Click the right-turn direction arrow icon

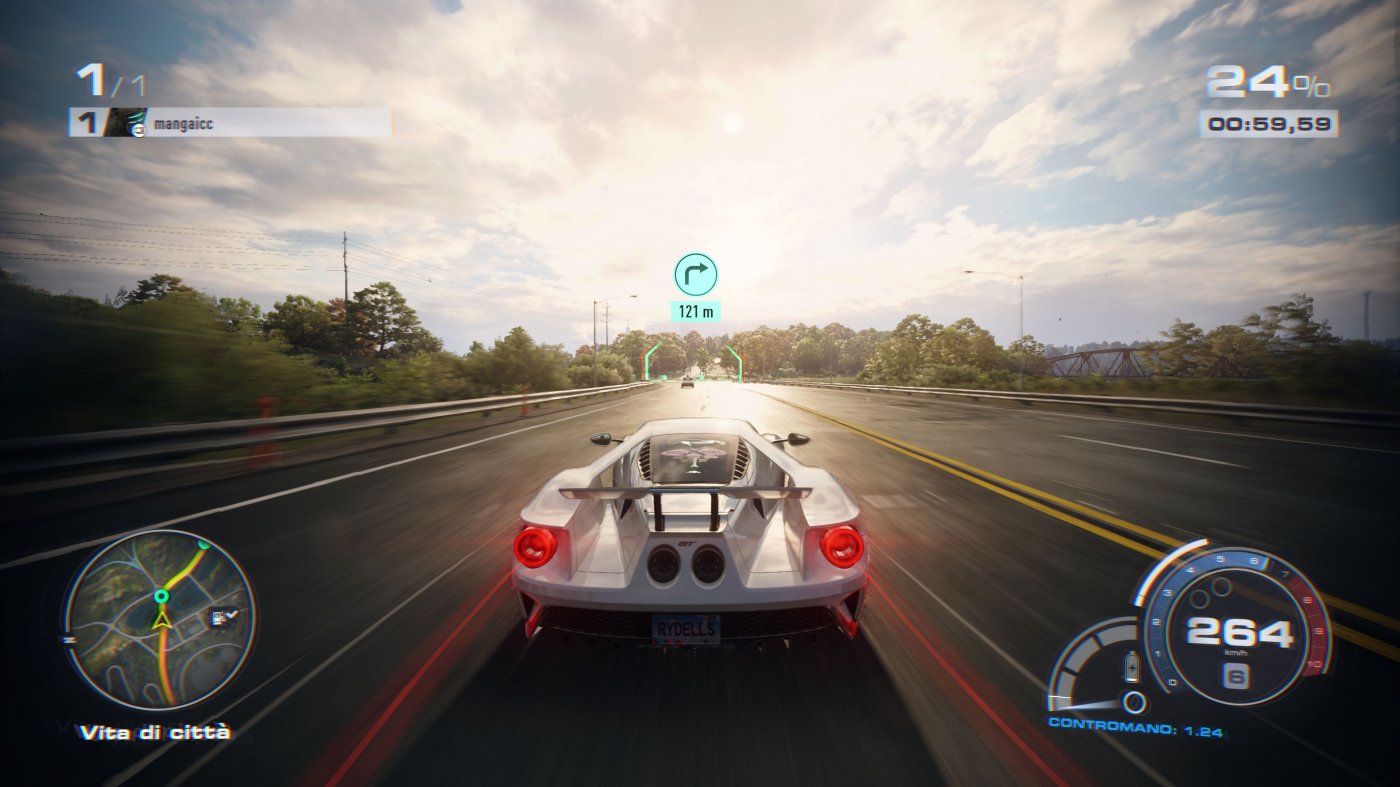(x=698, y=272)
